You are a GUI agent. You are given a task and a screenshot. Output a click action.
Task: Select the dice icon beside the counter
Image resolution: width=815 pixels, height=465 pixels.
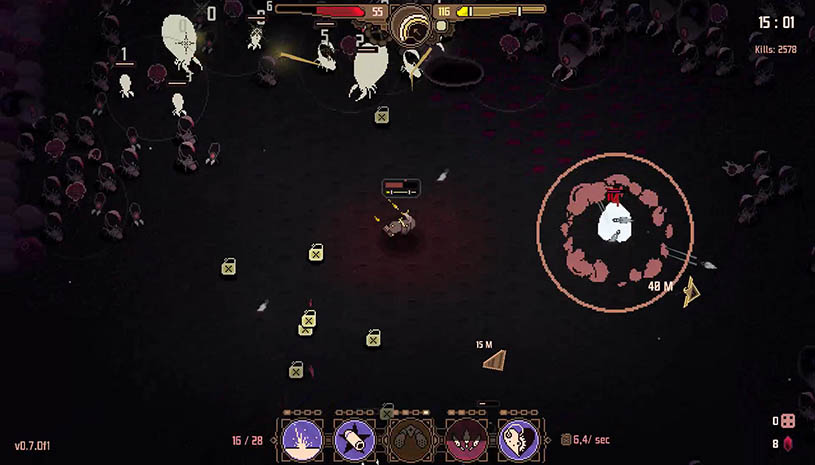[788, 421]
